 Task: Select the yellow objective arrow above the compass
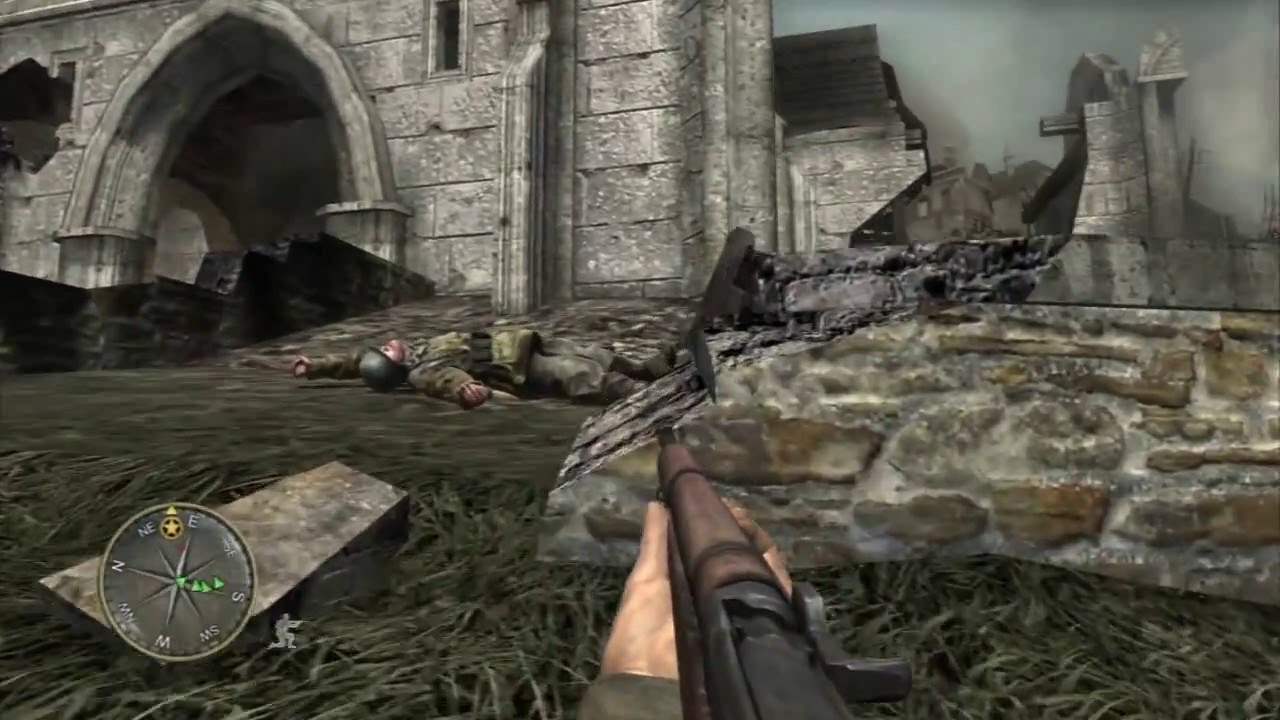click(x=171, y=509)
